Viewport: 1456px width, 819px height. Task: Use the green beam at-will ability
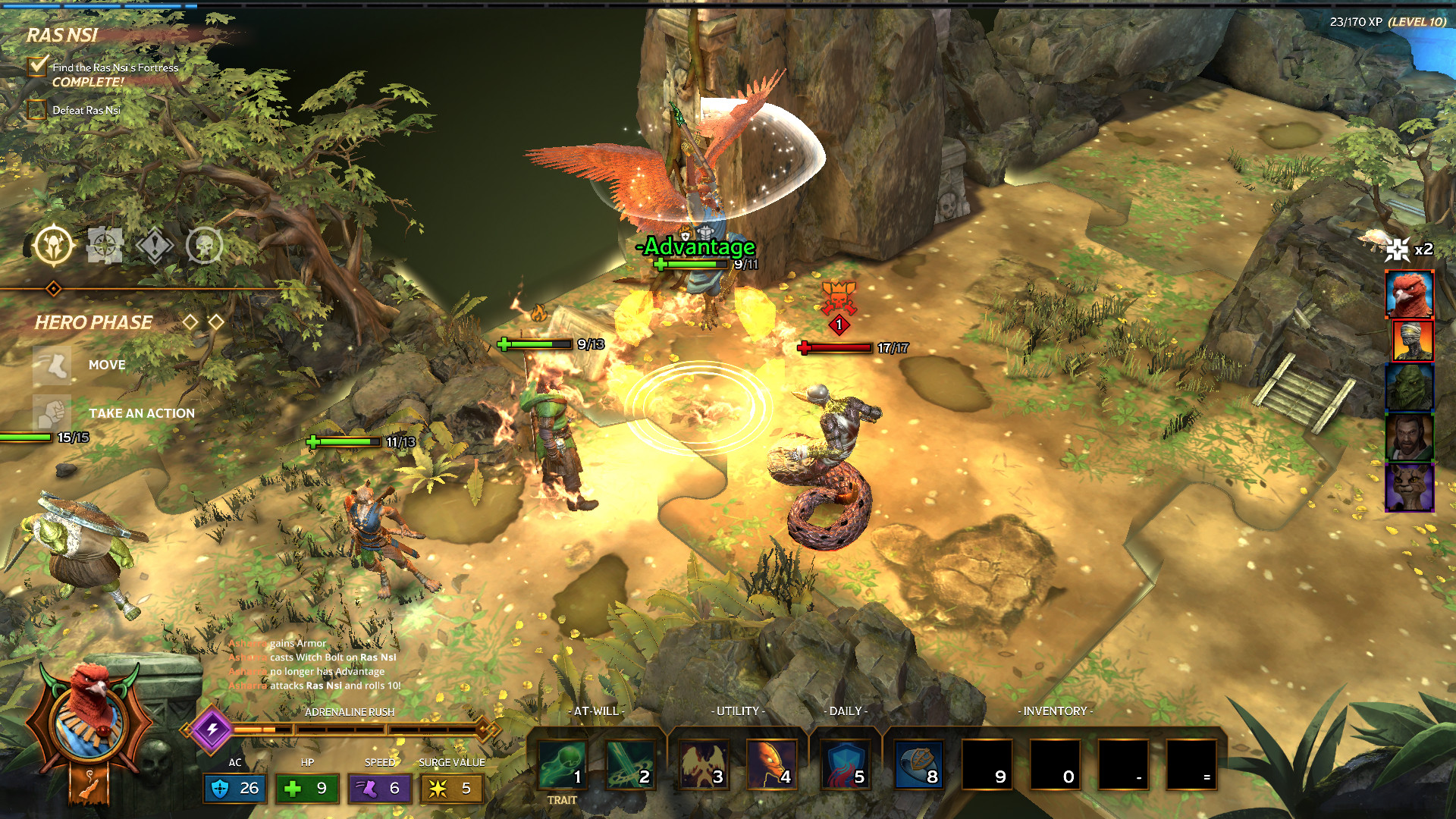[630, 764]
